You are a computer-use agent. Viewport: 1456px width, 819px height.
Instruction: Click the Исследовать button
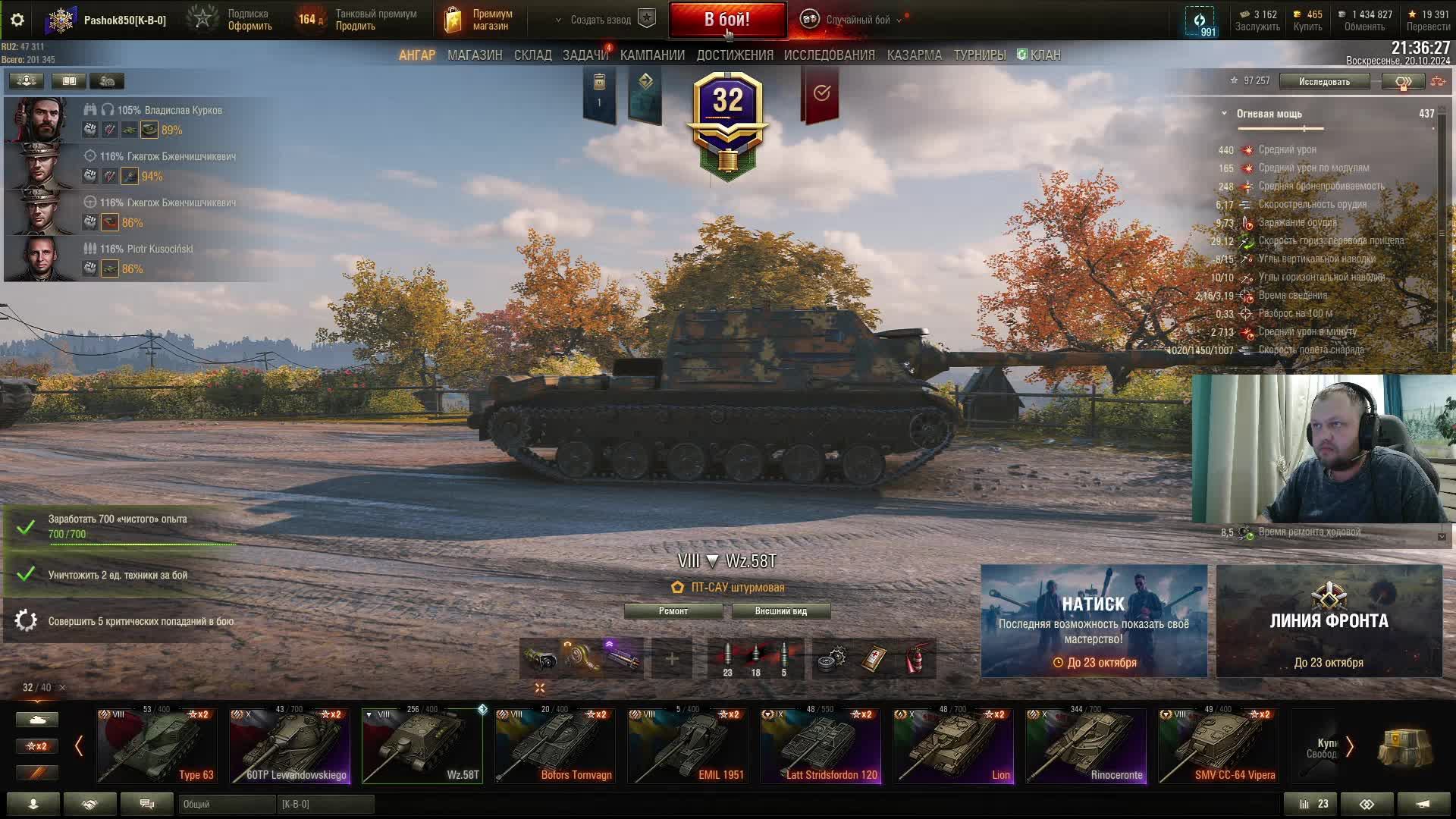1323,81
